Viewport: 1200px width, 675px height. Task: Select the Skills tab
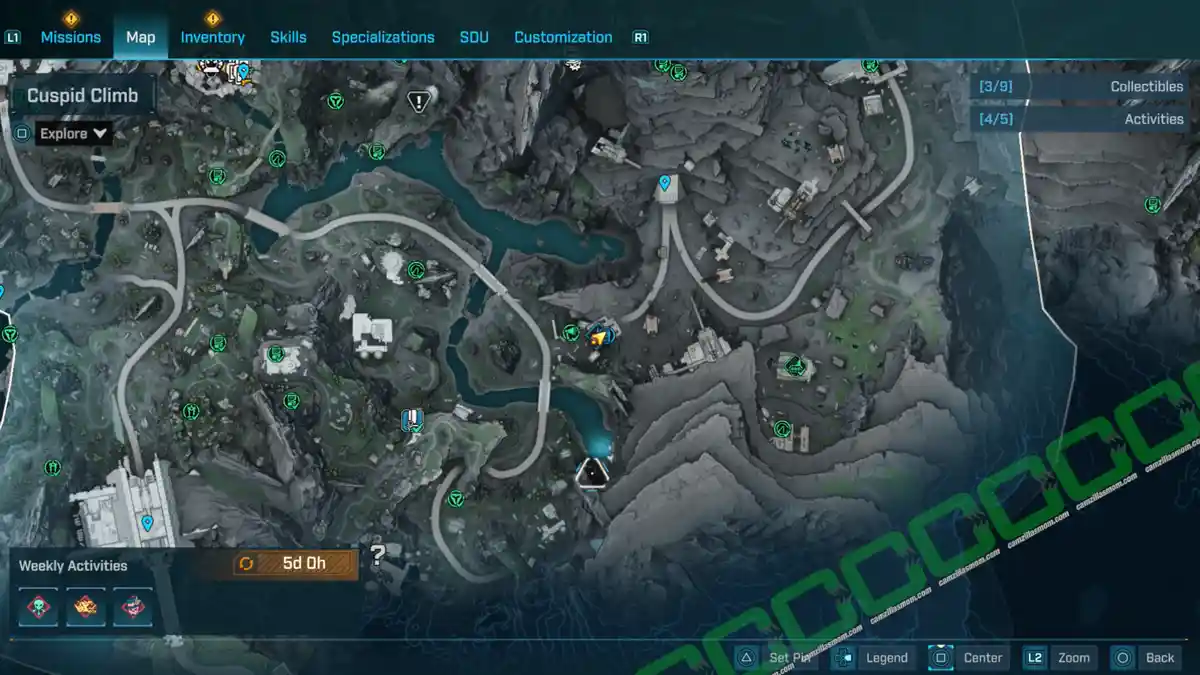coord(288,37)
